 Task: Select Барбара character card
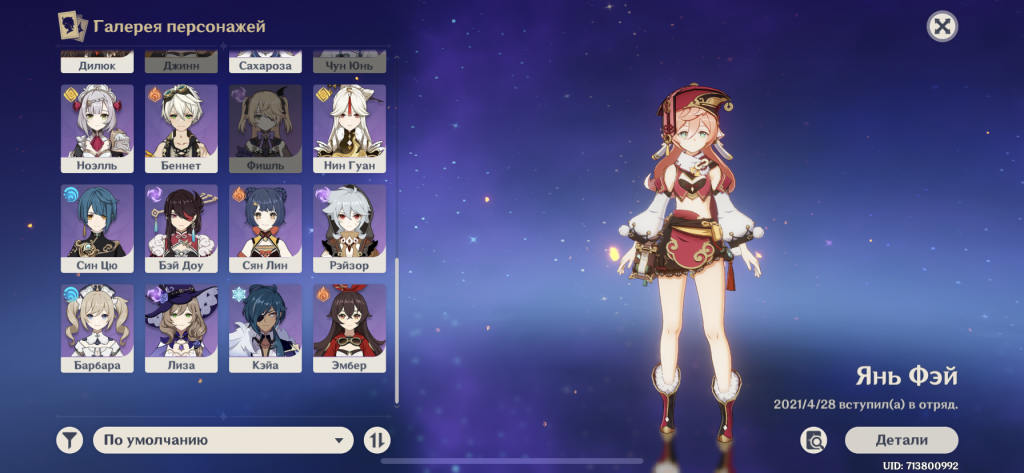pos(97,329)
